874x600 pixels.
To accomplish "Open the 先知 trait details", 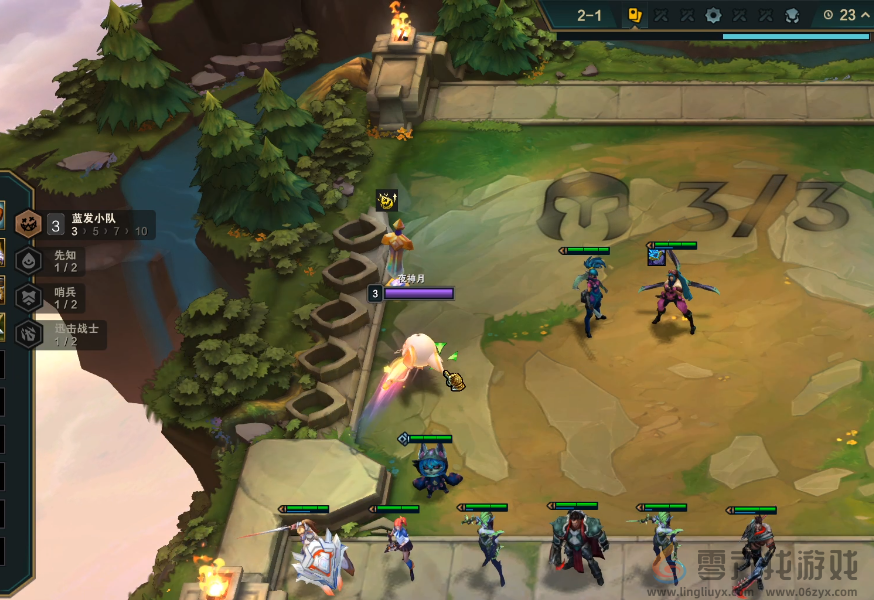I will [64, 261].
